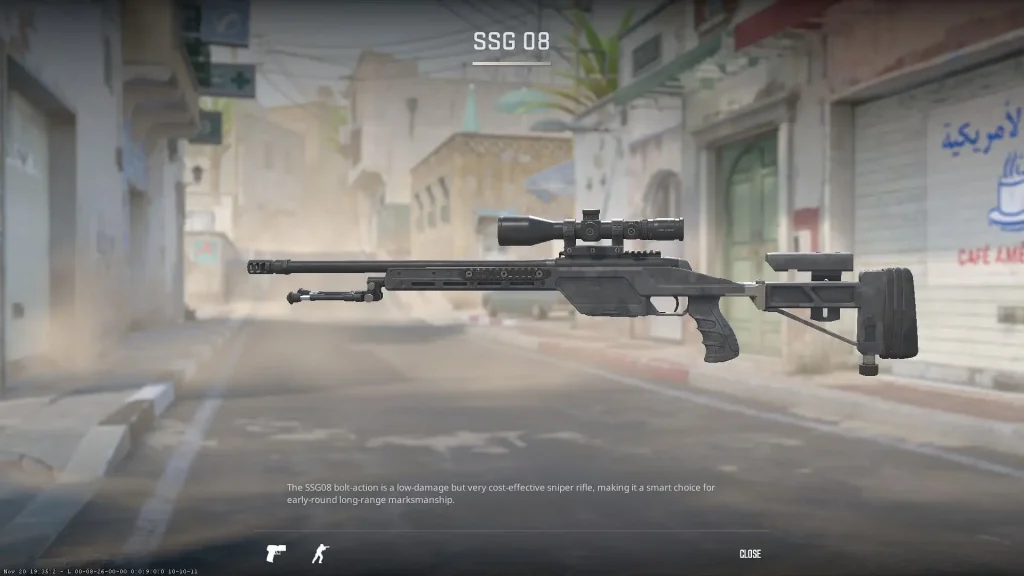Close the SSG 08 inspect view

pos(750,554)
